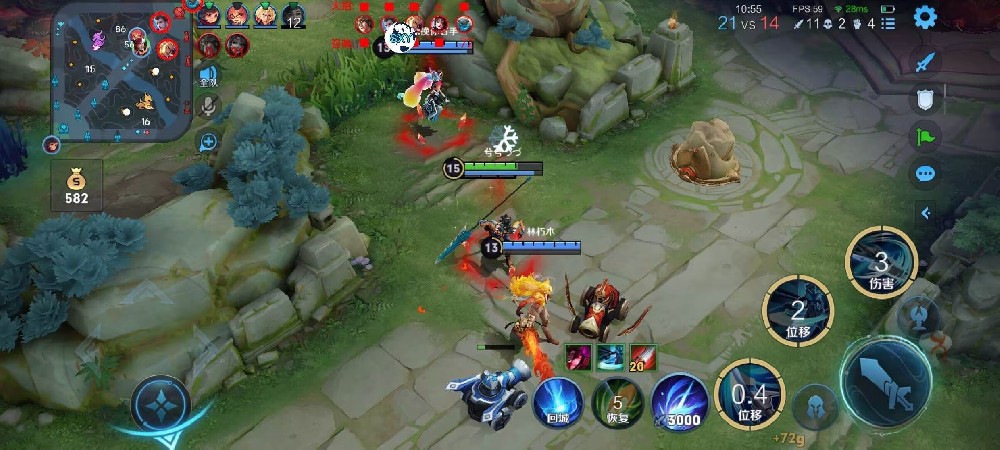1000x450 pixels.
Task: Toggle the 全队 team voice speaker
Action: coord(208,74)
